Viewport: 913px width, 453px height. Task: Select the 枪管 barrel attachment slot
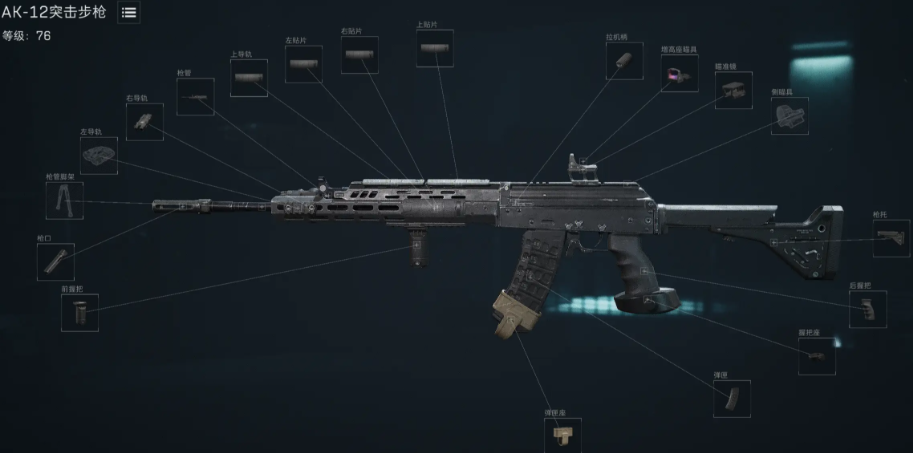(x=195, y=97)
